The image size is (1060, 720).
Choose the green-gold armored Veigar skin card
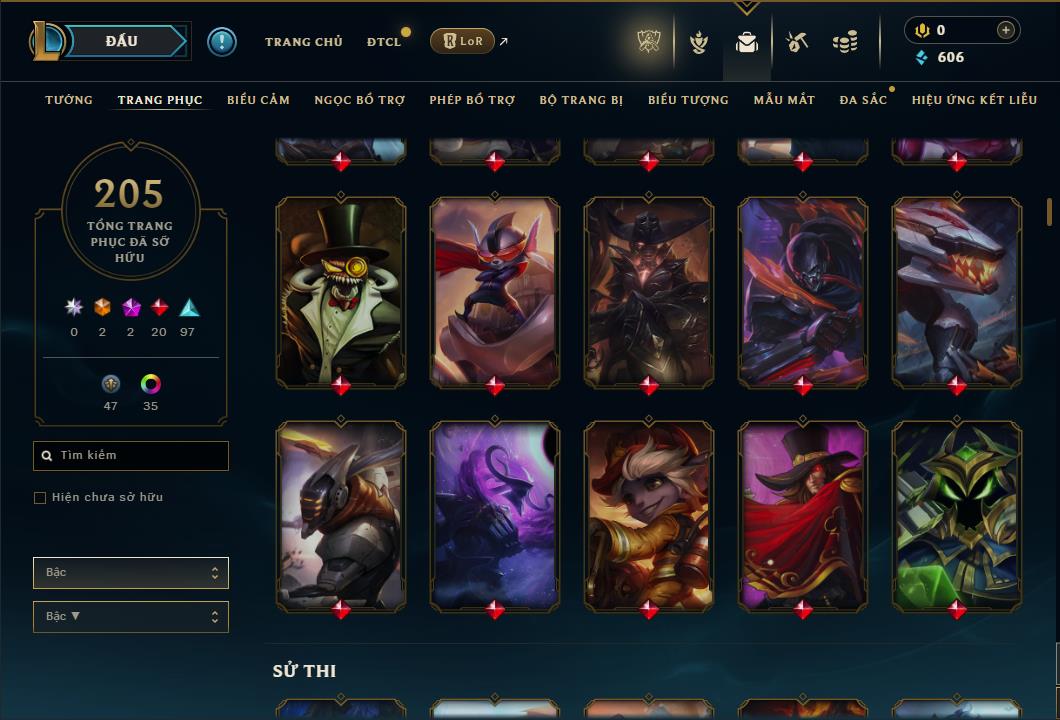(x=957, y=514)
